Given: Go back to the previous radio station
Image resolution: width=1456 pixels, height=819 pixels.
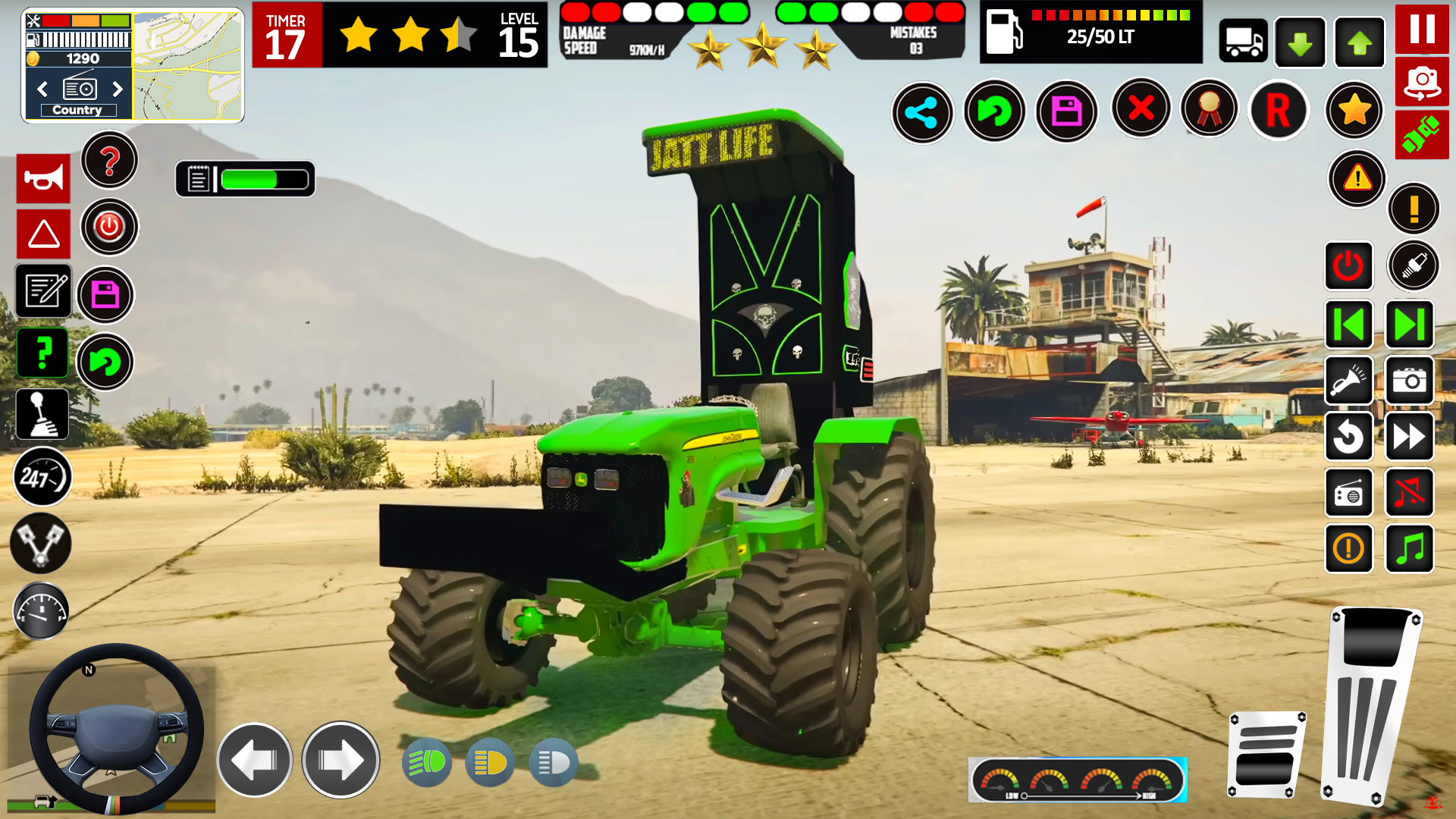Looking at the screenshot, I should tap(1349, 325).
